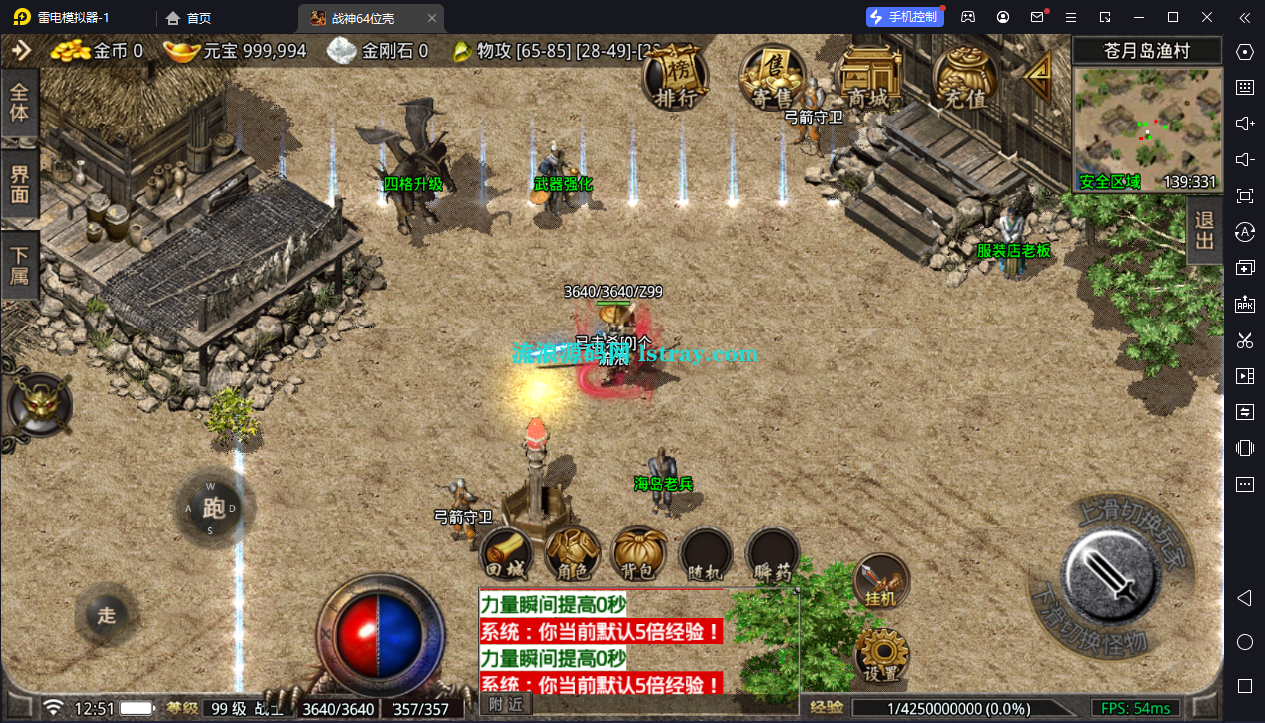Viewport: 1265px width, 723px height.
Task: Open the 背包 bag inventory
Action: coord(640,554)
